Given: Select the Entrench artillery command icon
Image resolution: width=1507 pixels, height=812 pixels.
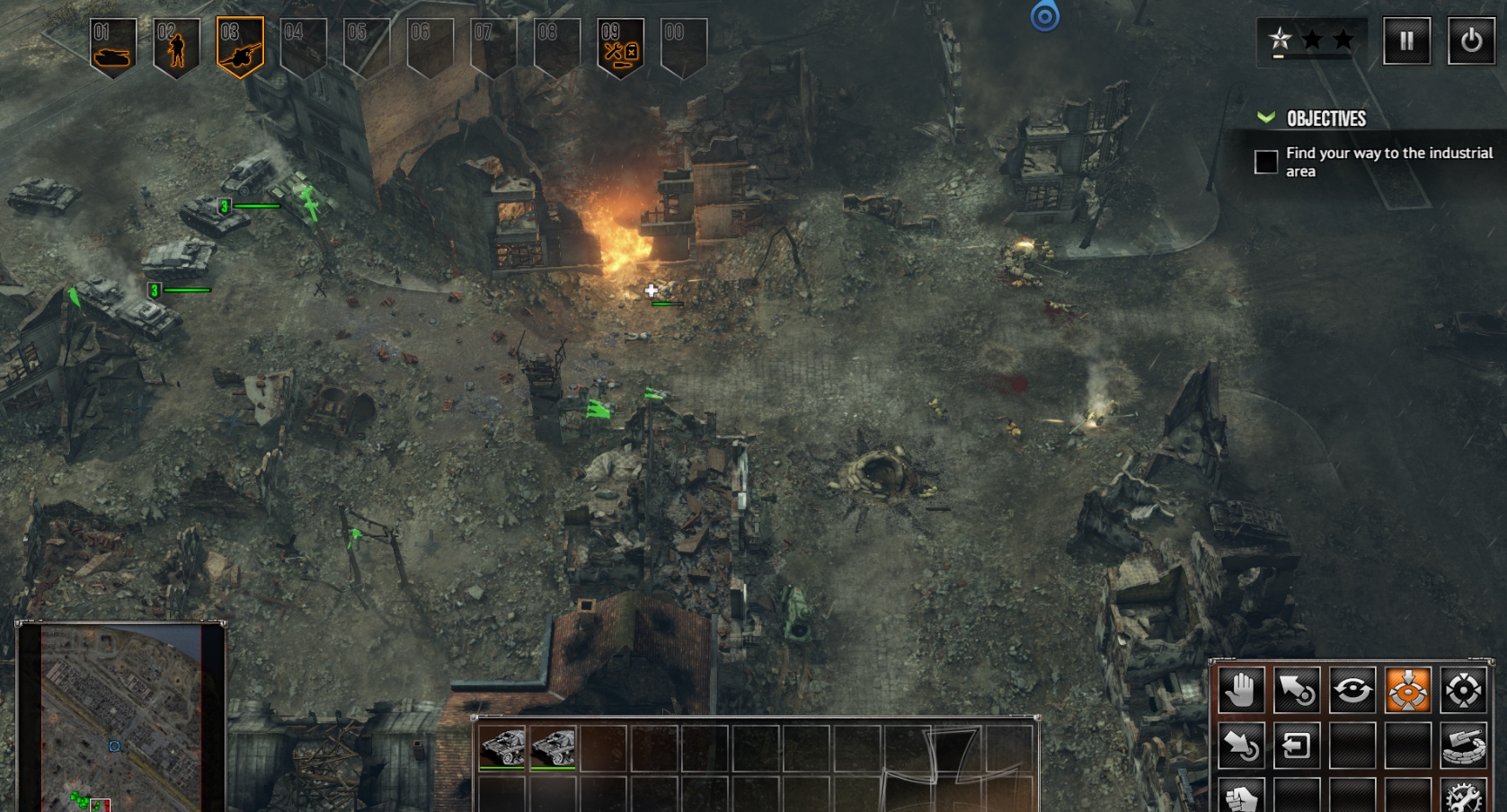Looking at the screenshot, I should [1464, 746].
